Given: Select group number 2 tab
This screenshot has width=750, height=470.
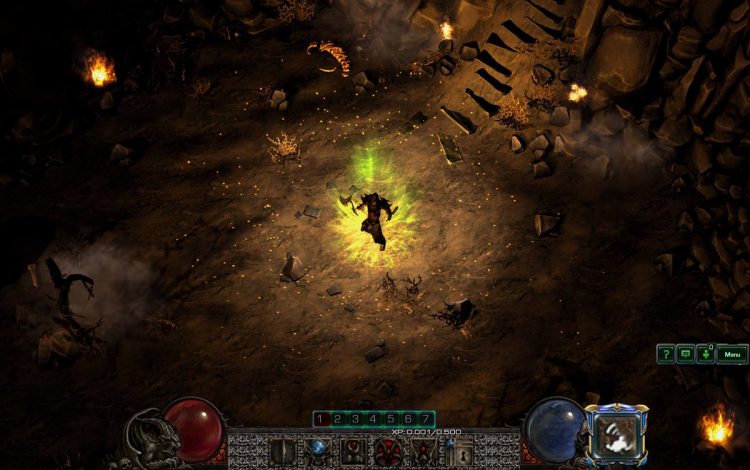Looking at the screenshot, I should pos(338,418).
